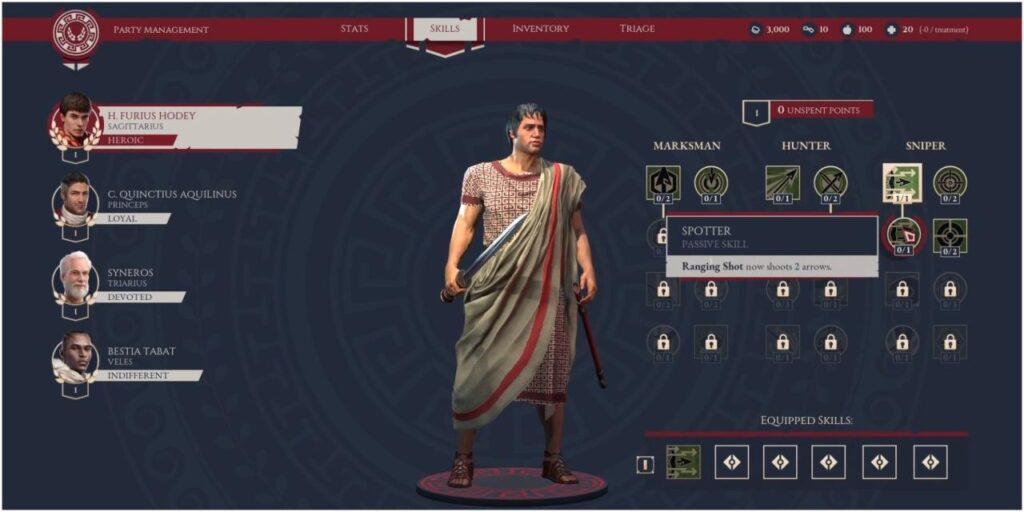Choose the Hunter skill showing a flying arrow
The image size is (1024, 512).
pos(782,181)
